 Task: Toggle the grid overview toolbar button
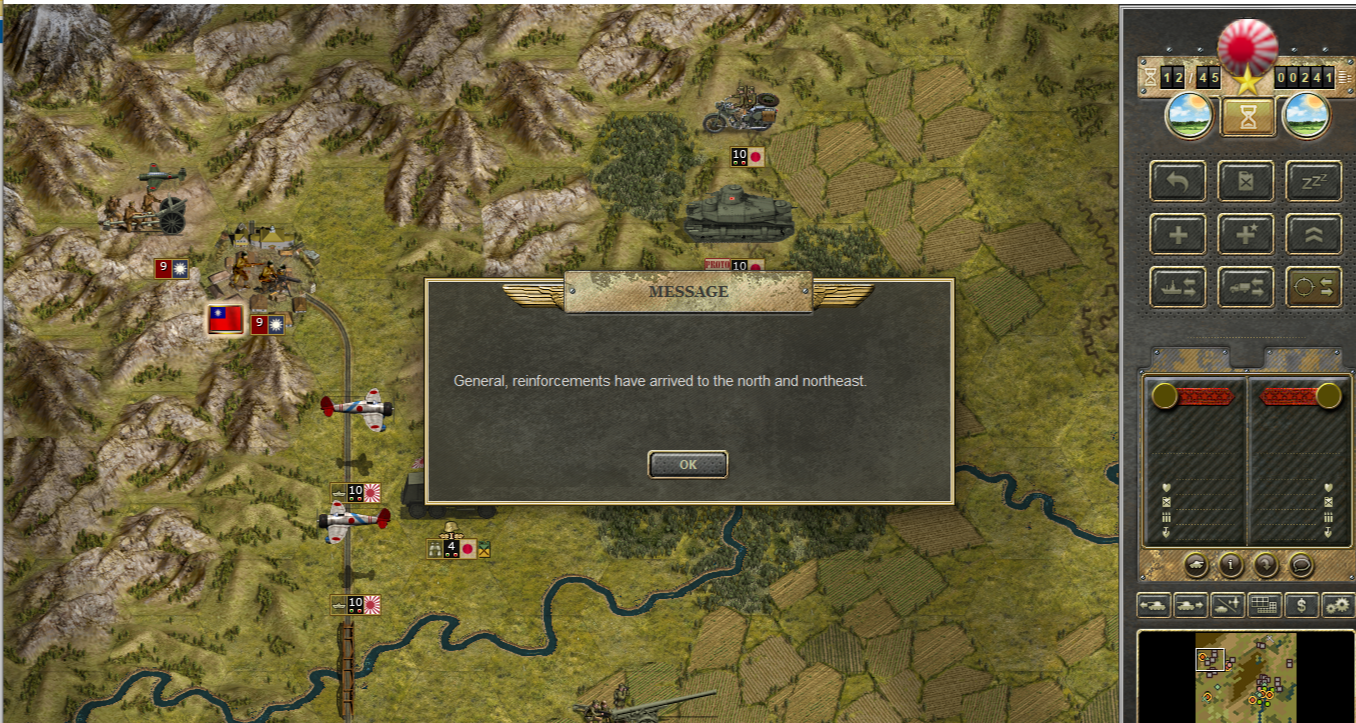pyautogui.click(x=1264, y=605)
